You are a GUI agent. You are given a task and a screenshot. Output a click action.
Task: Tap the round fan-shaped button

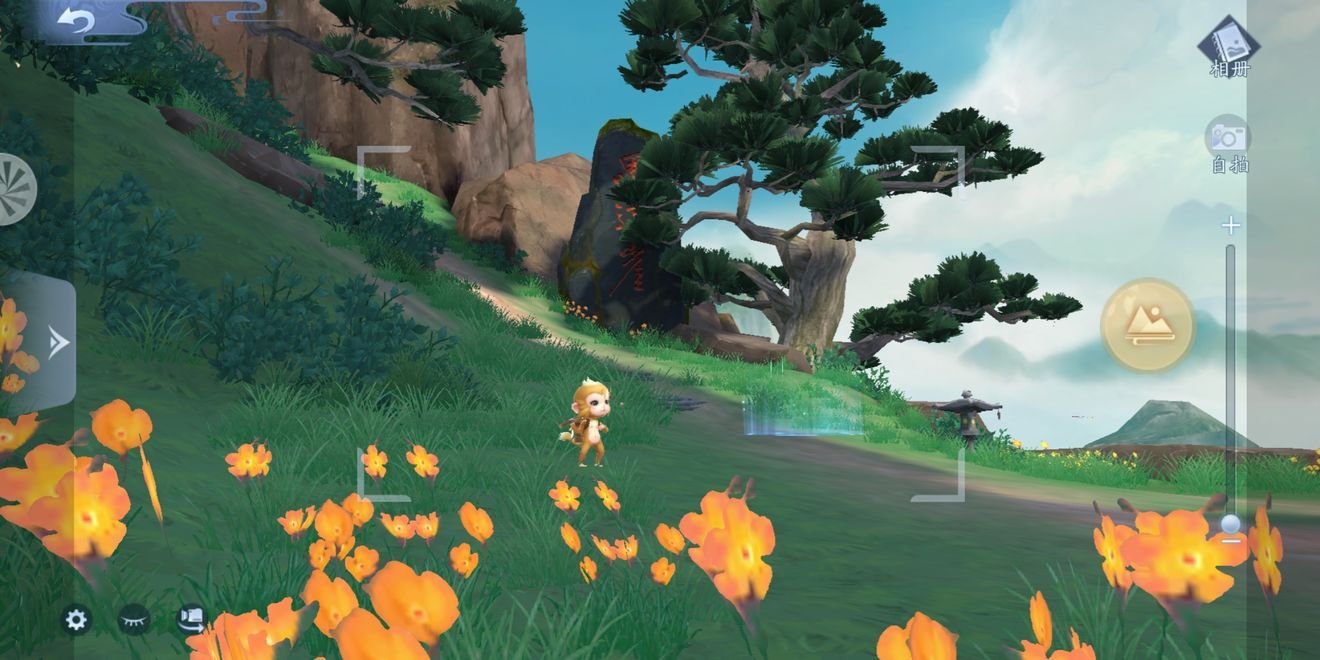coord(14,188)
